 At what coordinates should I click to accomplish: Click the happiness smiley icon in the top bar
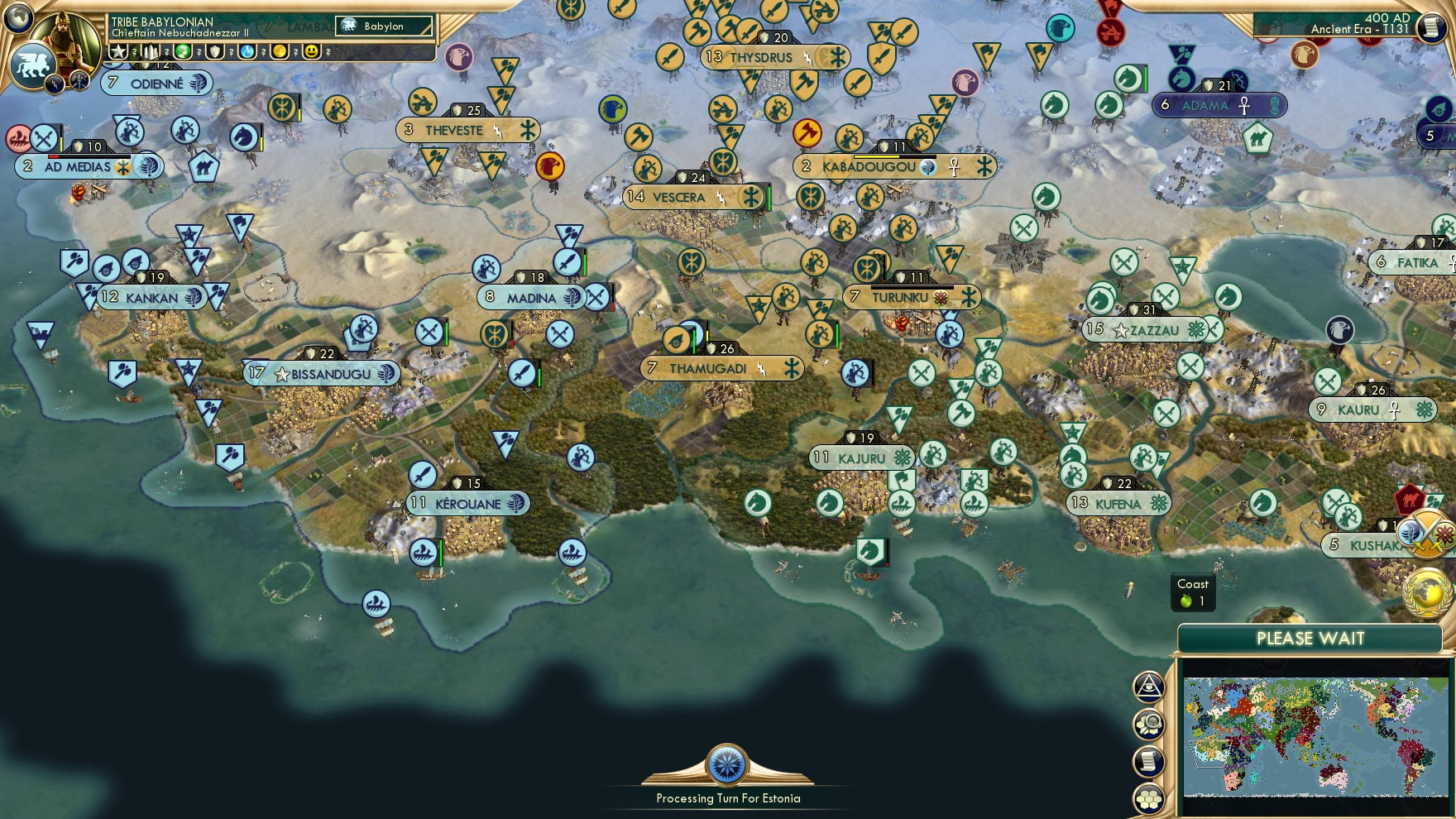(310, 54)
